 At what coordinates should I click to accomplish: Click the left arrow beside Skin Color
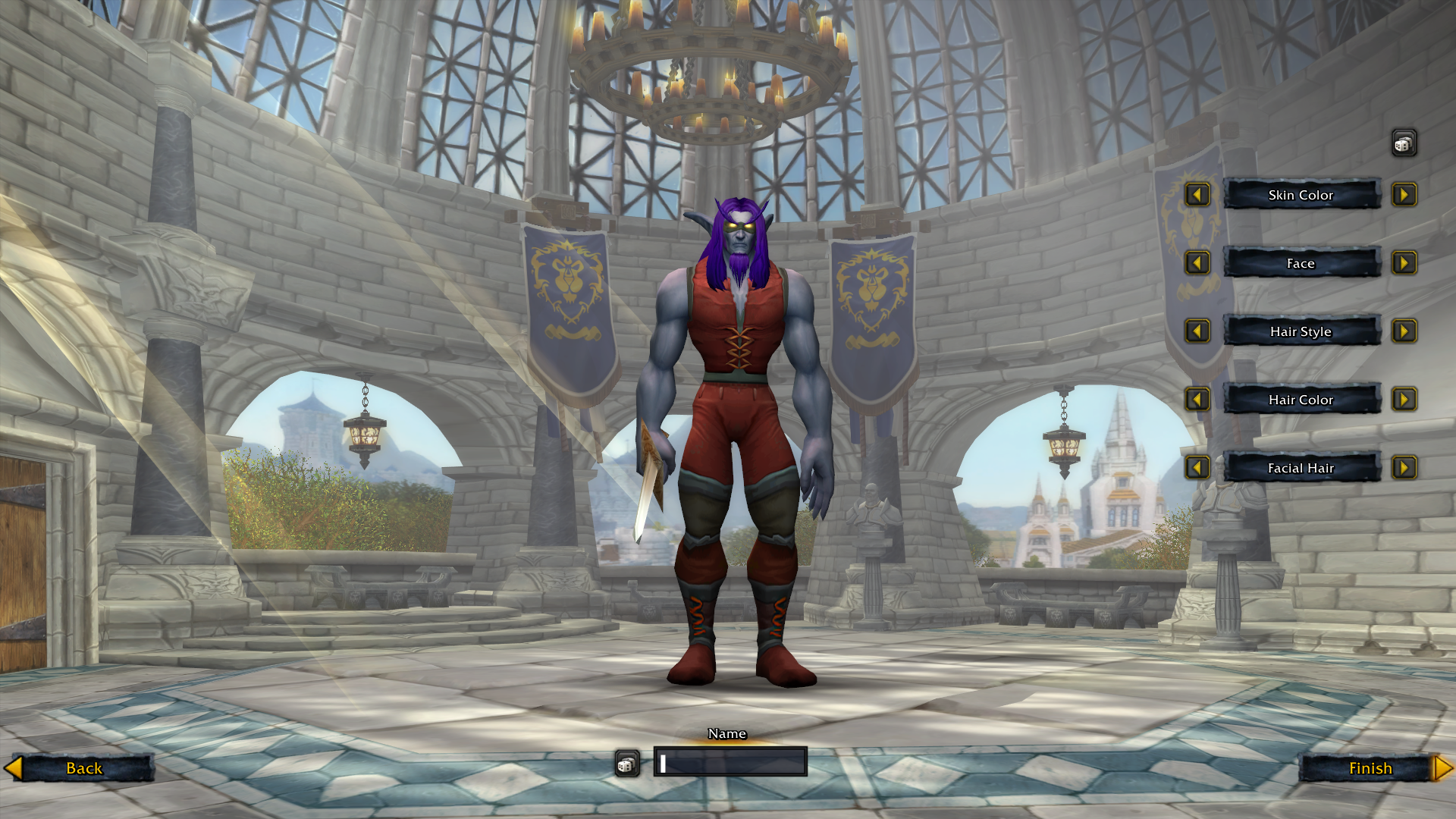point(1197,195)
